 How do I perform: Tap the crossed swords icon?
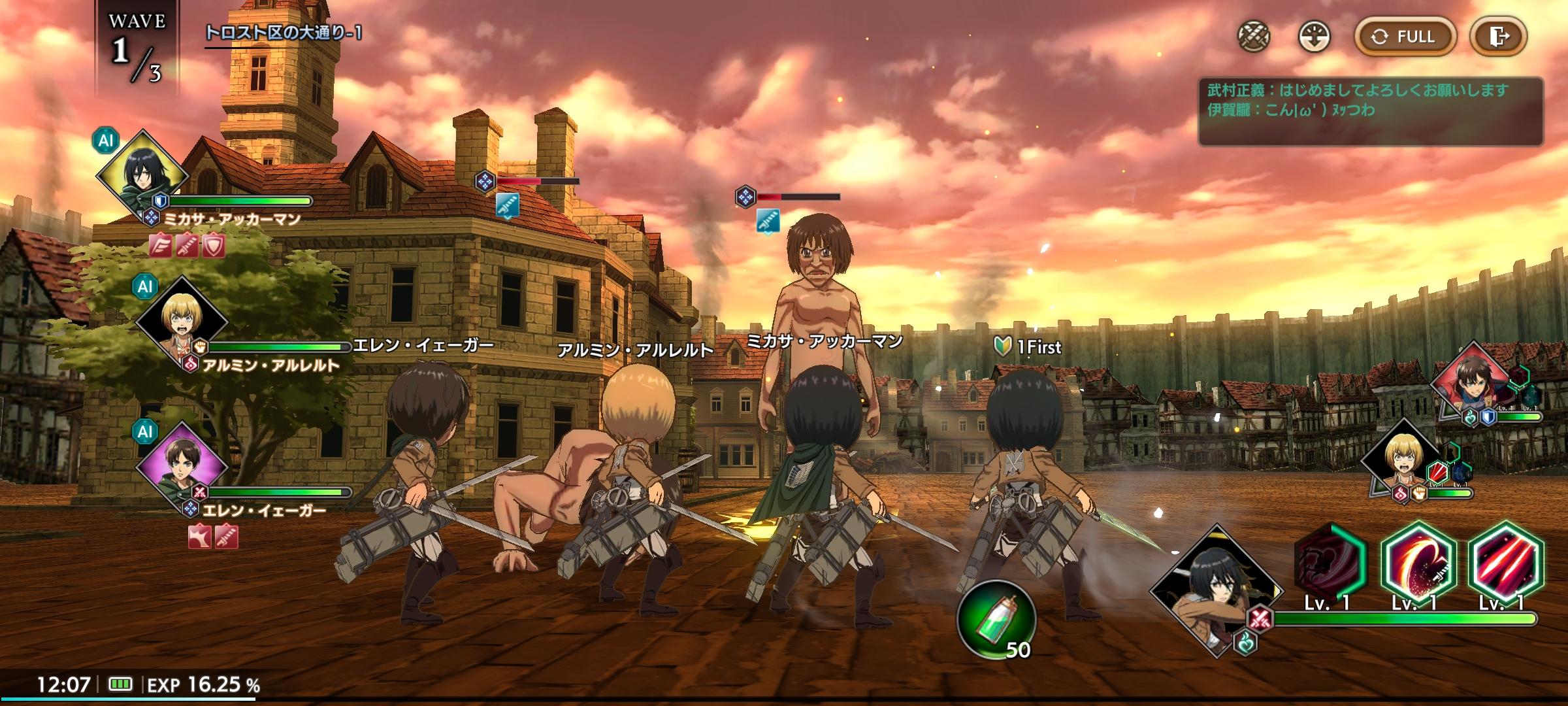(x=1254, y=37)
